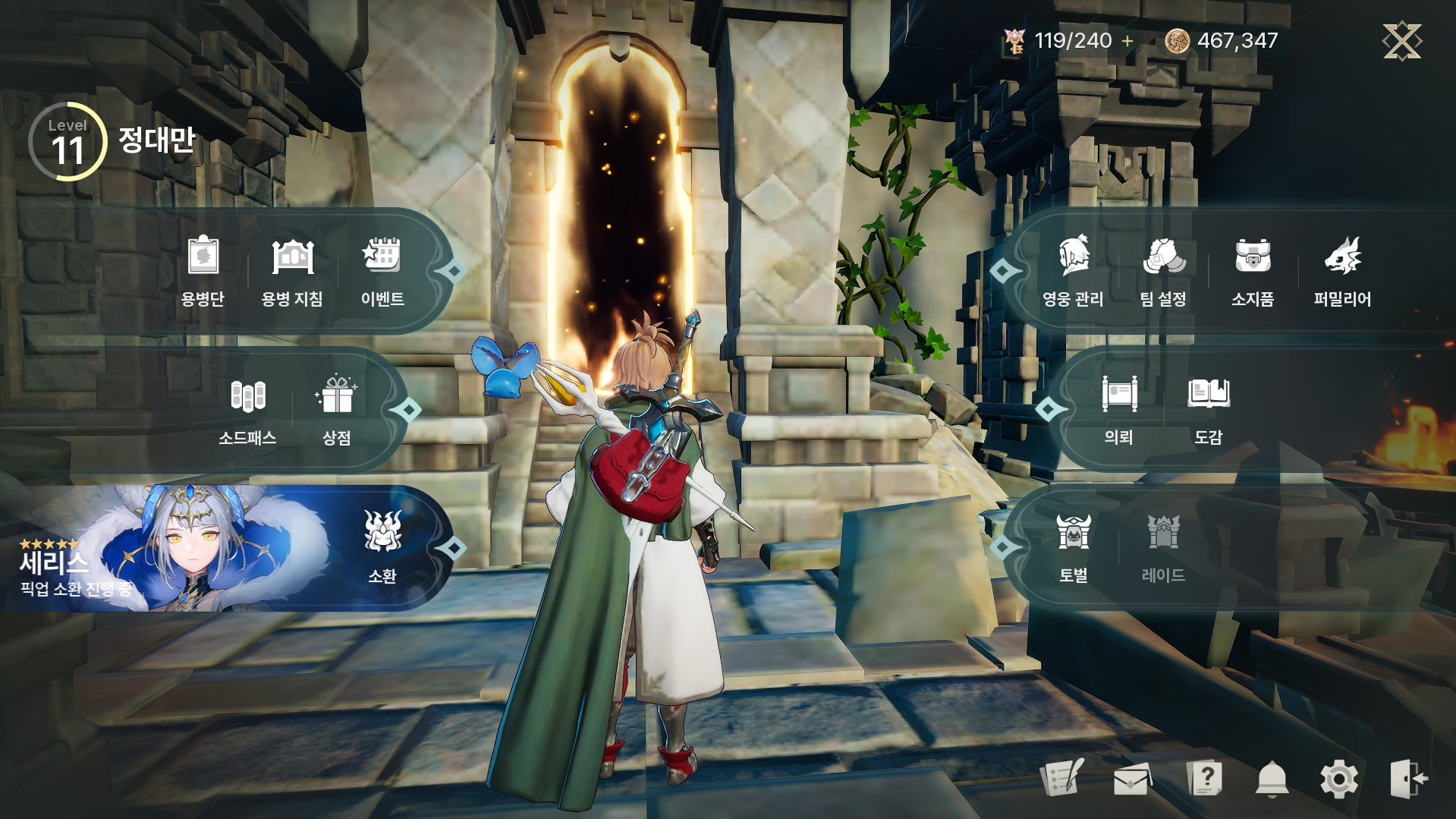Open the 소환 summon menu
Screen dimensions: 1456x819
[x=382, y=547]
